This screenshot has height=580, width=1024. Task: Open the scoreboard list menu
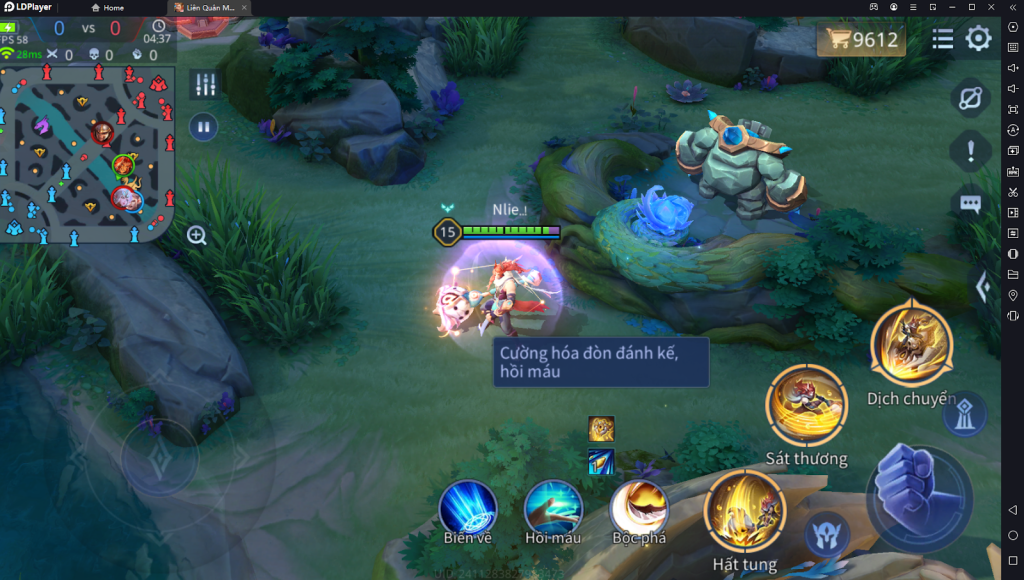pos(942,39)
